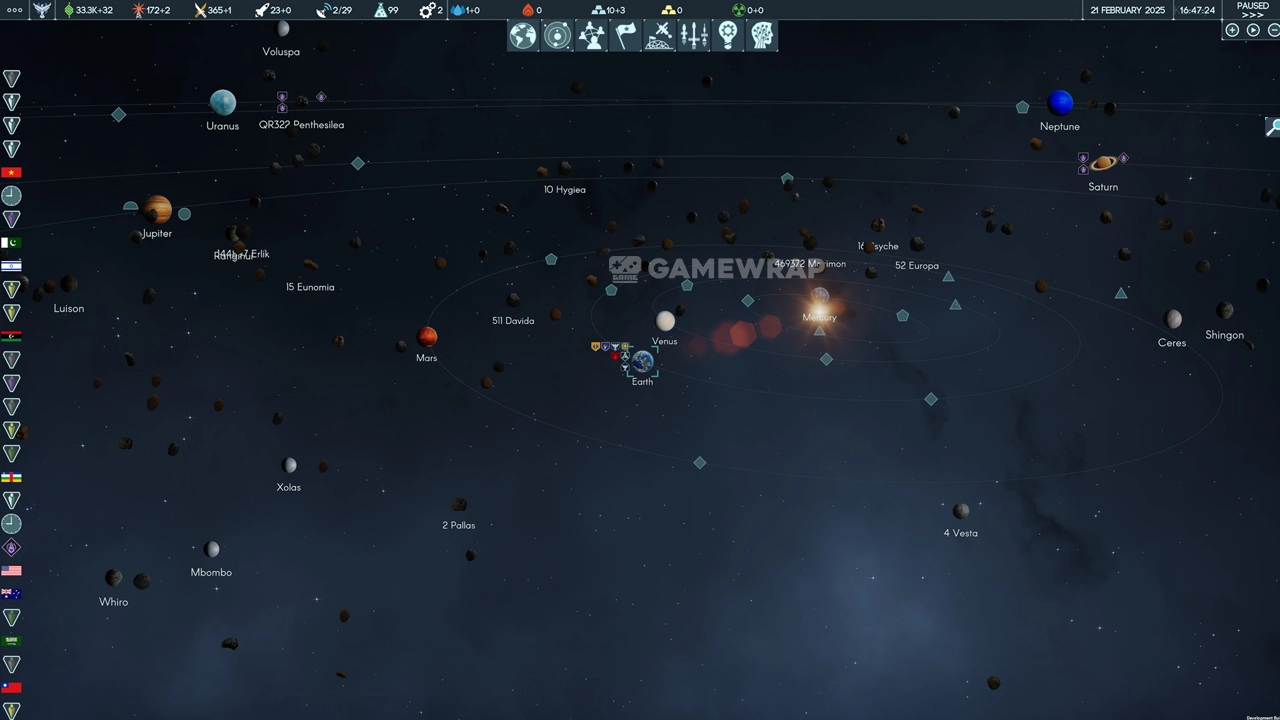Select the Taiwan flag notification

(11, 688)
